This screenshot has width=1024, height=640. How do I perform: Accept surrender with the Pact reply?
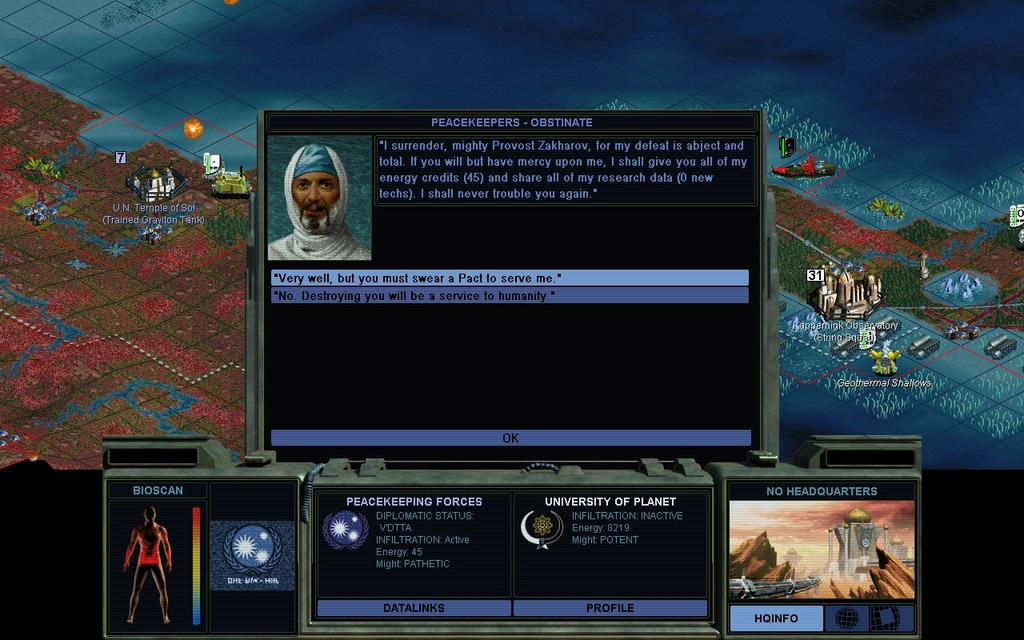click(x=509, y=277)
